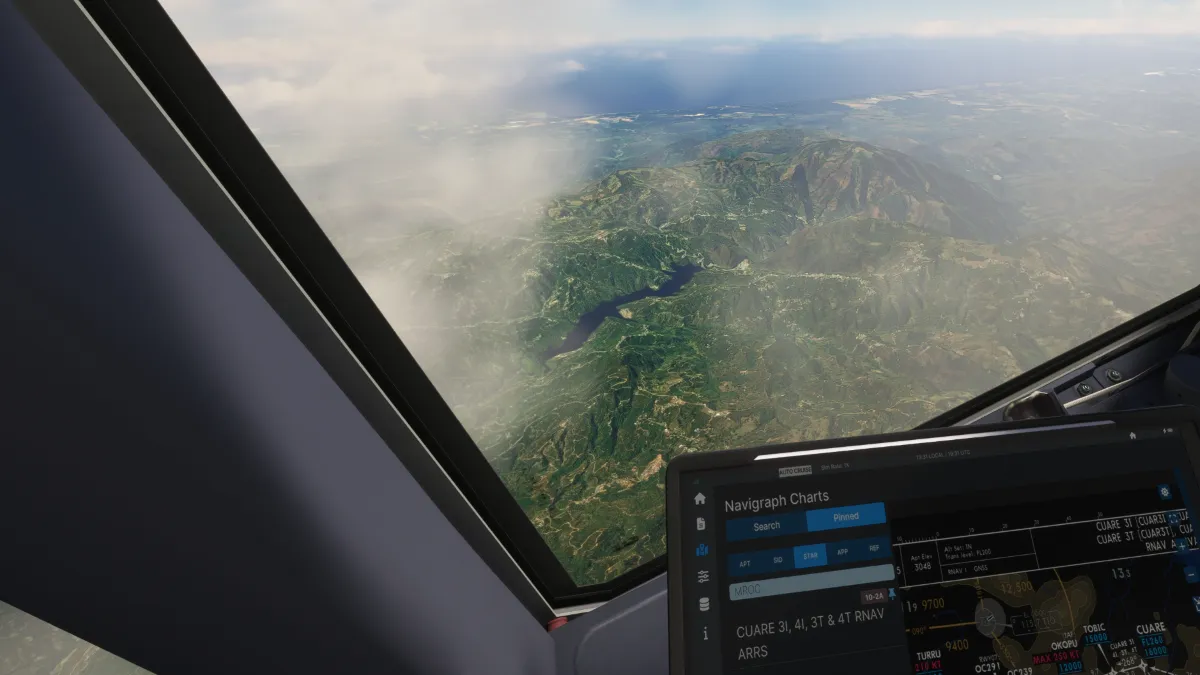
Task: Switch to the Pinned charts tab
Action: click(x=845, y=517)
